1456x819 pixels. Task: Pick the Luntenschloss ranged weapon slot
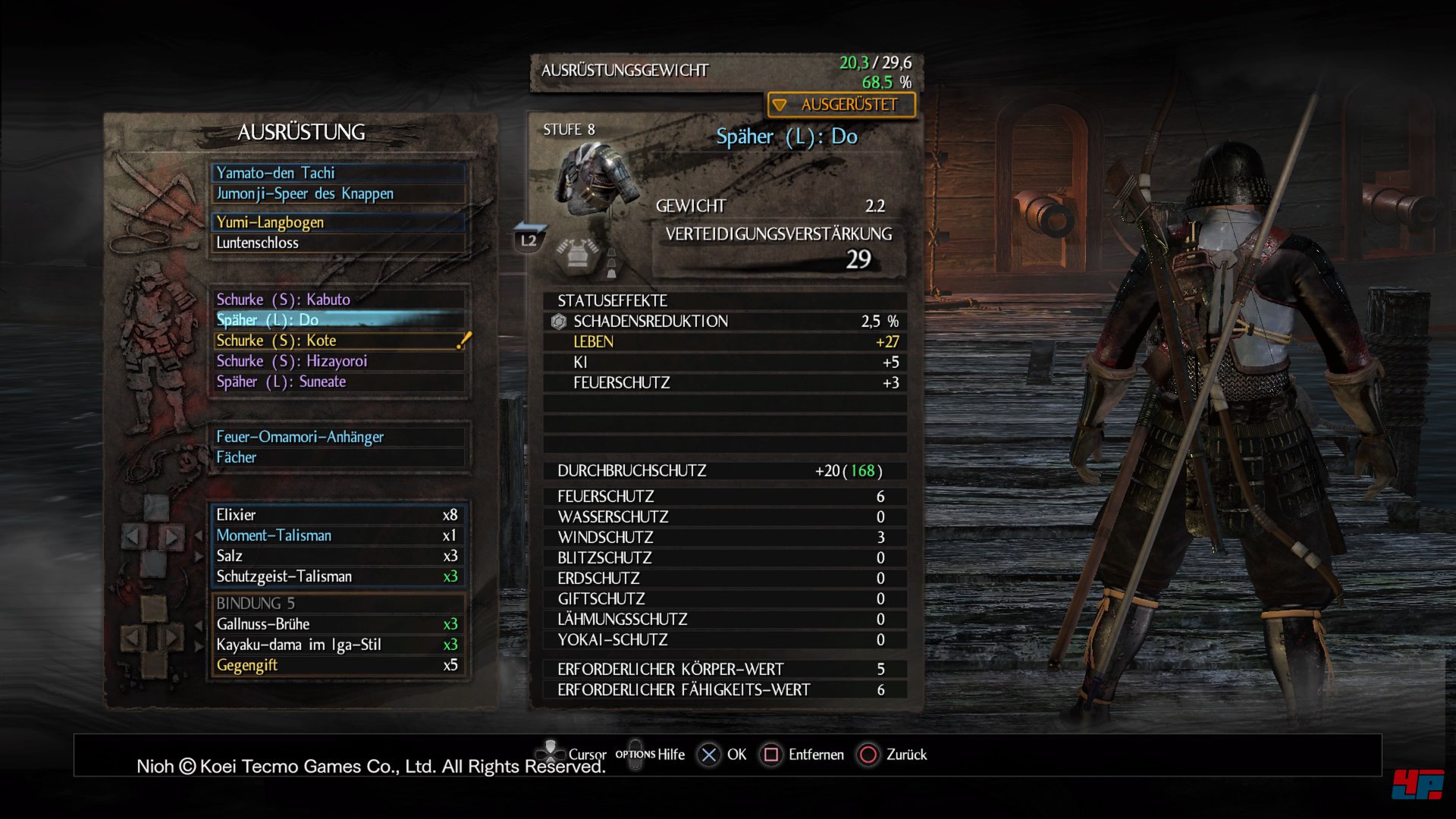pos(338,243)
